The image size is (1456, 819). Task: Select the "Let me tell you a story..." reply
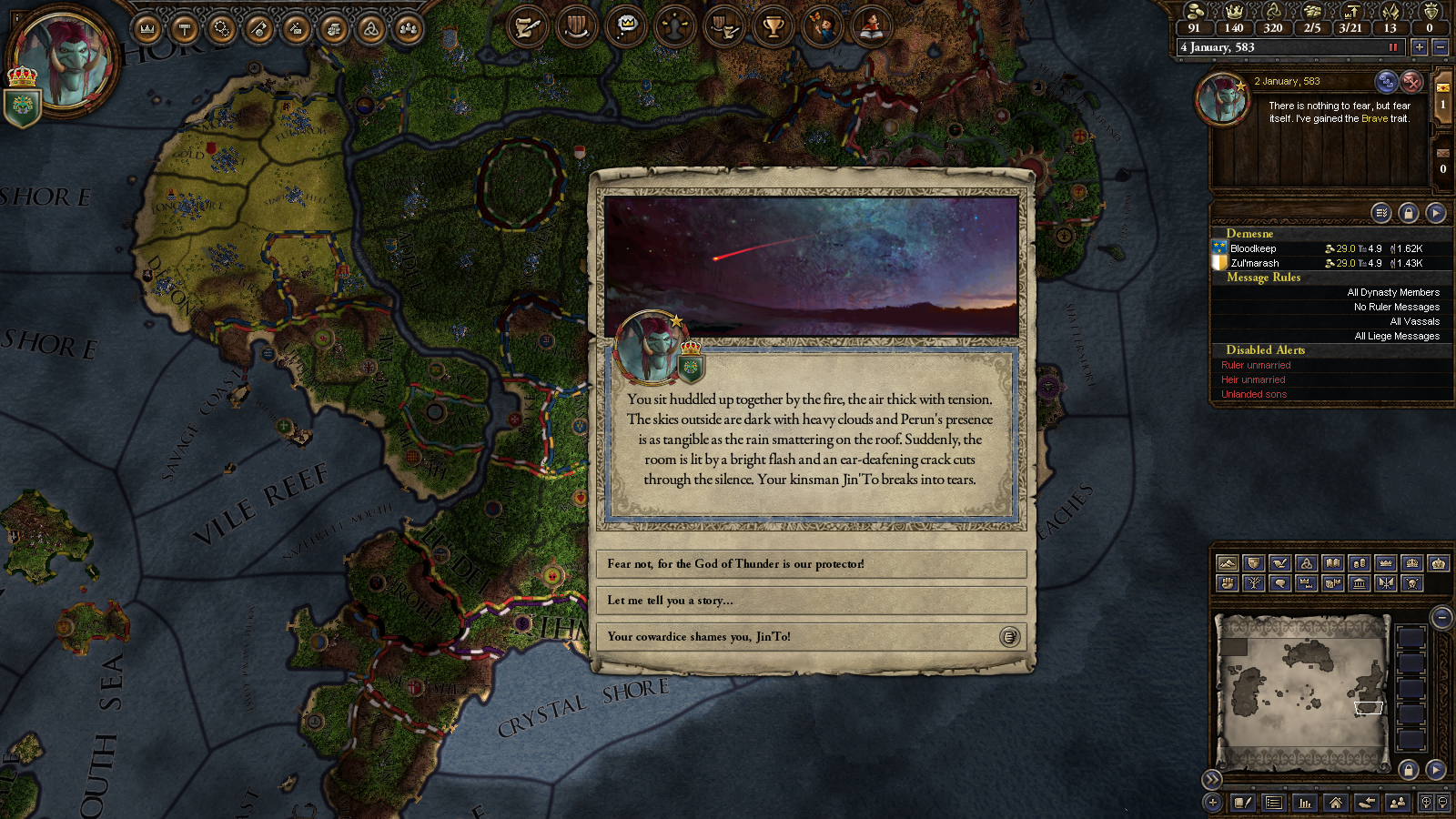[810, 601]
